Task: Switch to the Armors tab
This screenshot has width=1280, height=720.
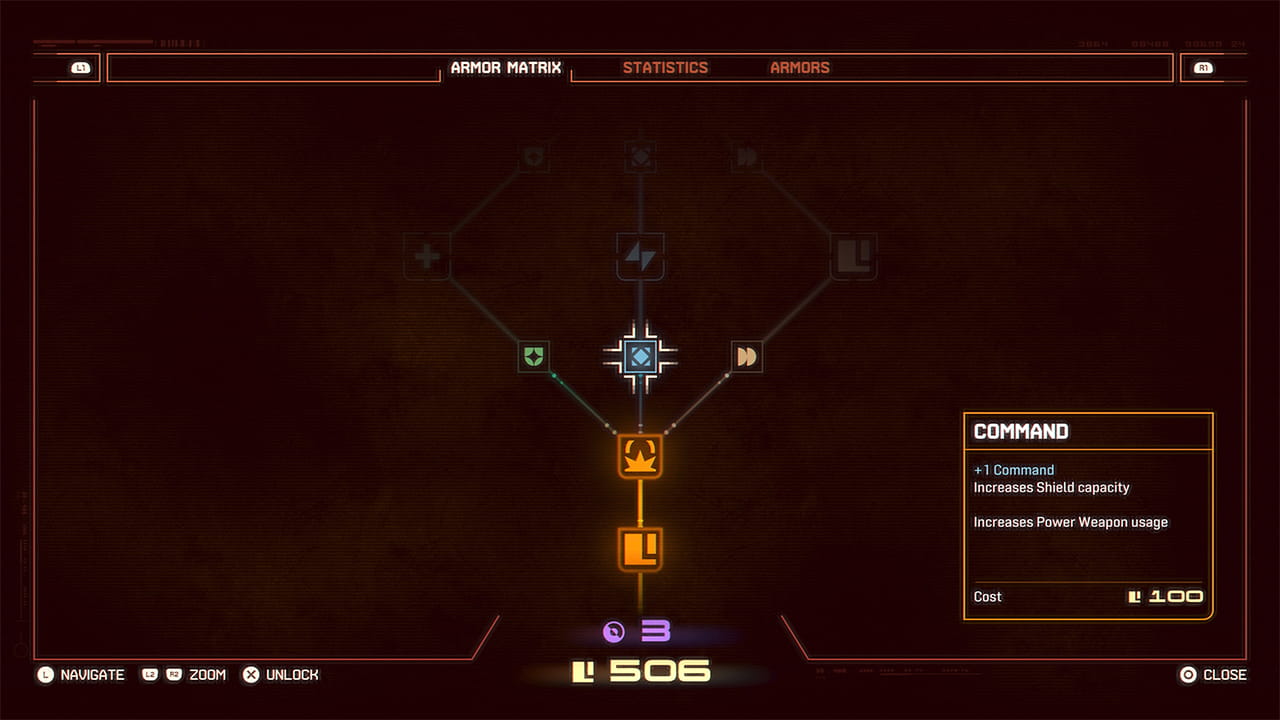Action: point(799,67)
